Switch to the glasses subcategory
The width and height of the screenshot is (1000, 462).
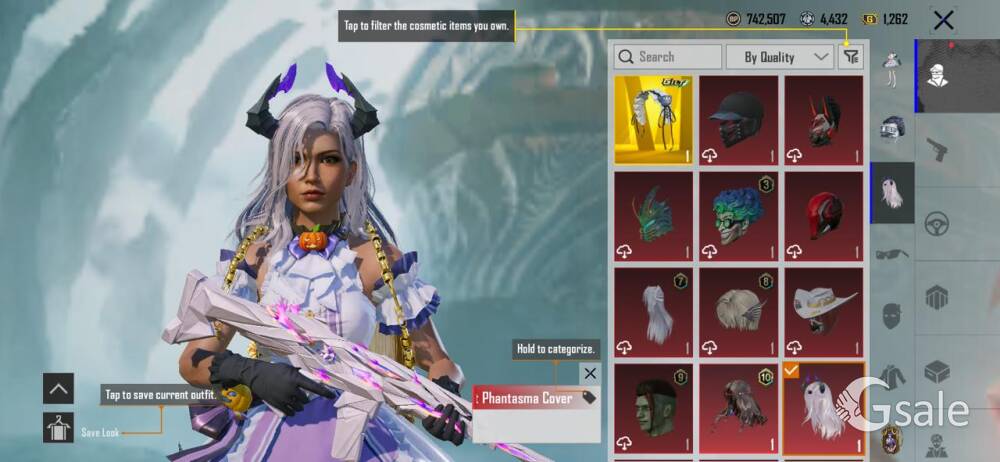(892, 253)
